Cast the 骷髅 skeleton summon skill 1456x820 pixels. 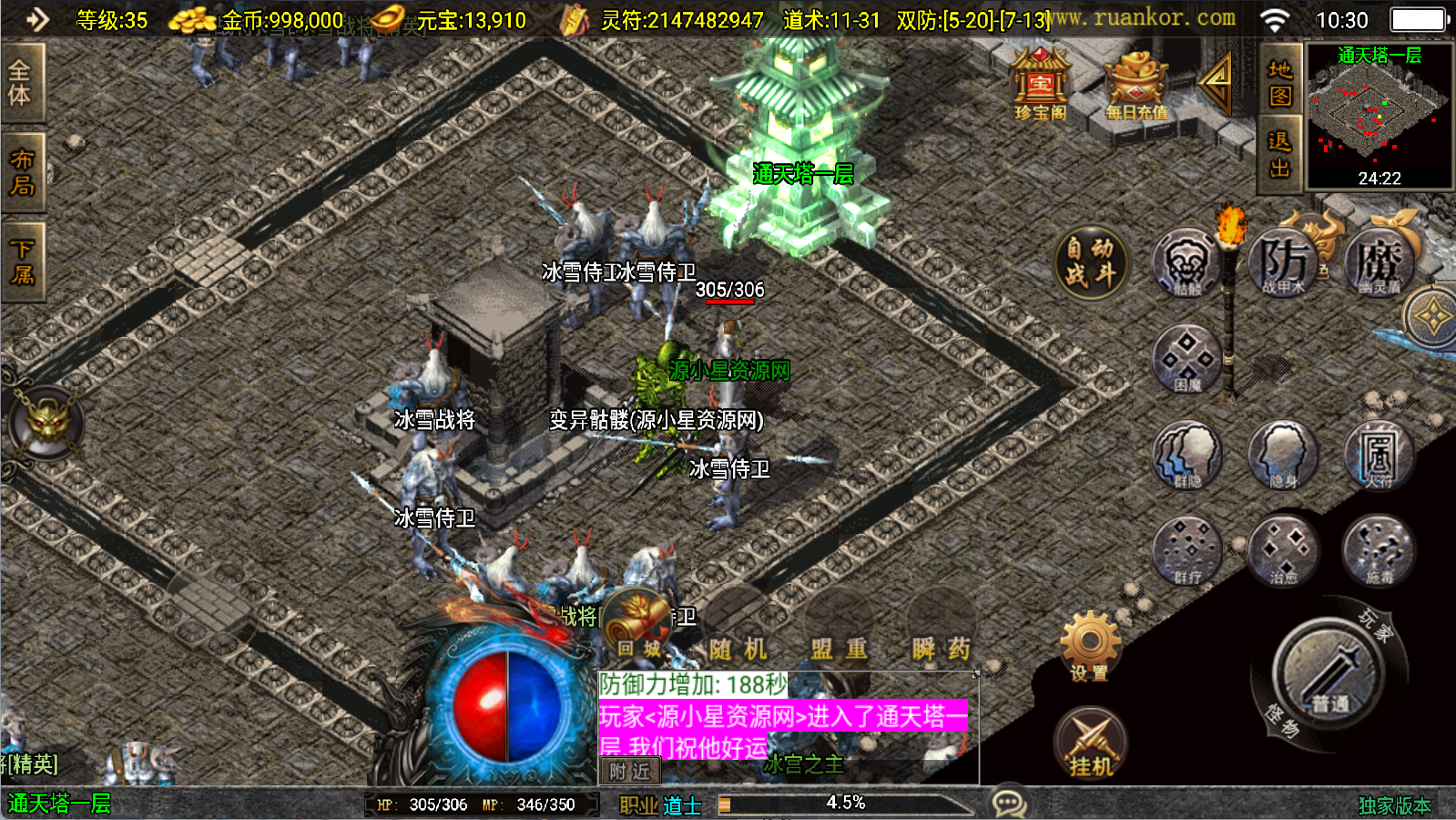click(x=1186, y=263)
